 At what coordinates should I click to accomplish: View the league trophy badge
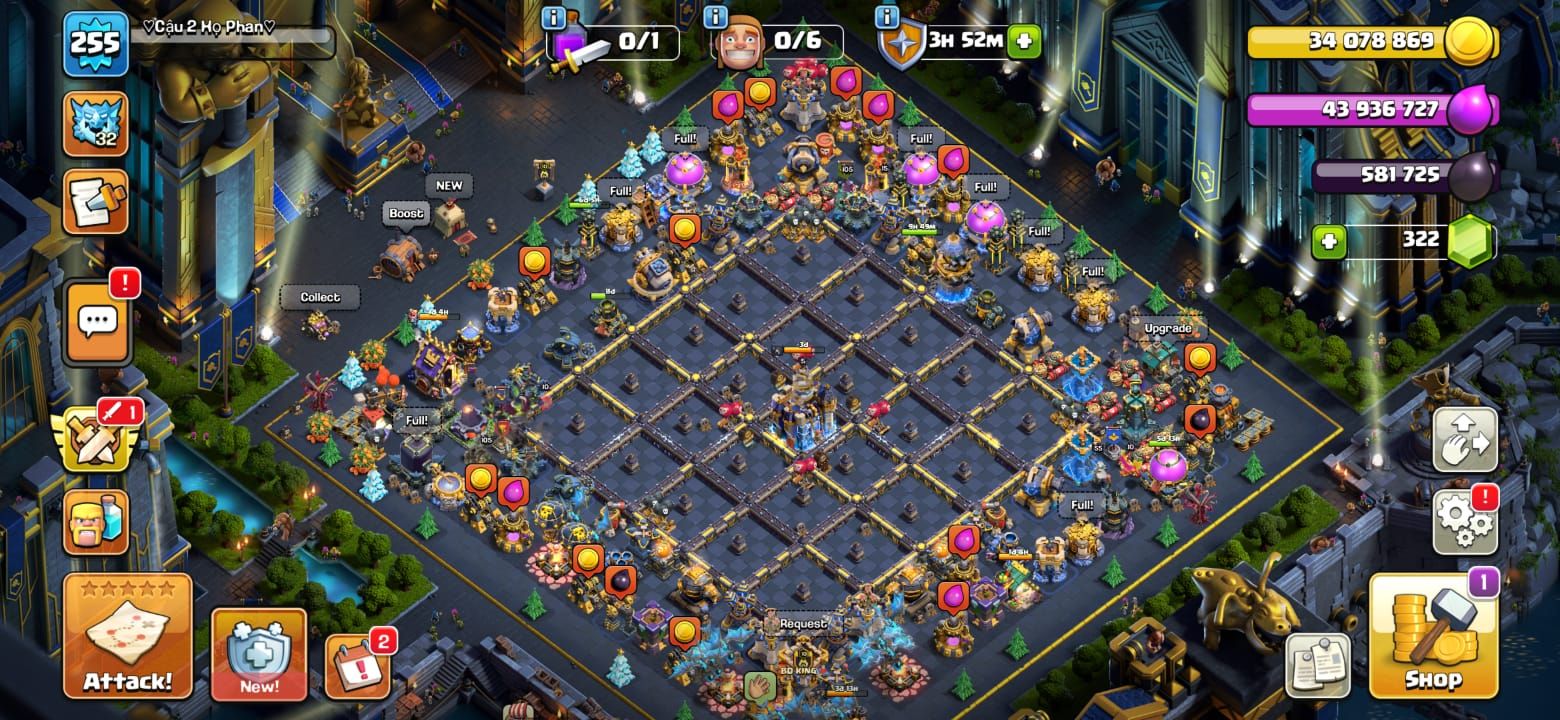95,125
